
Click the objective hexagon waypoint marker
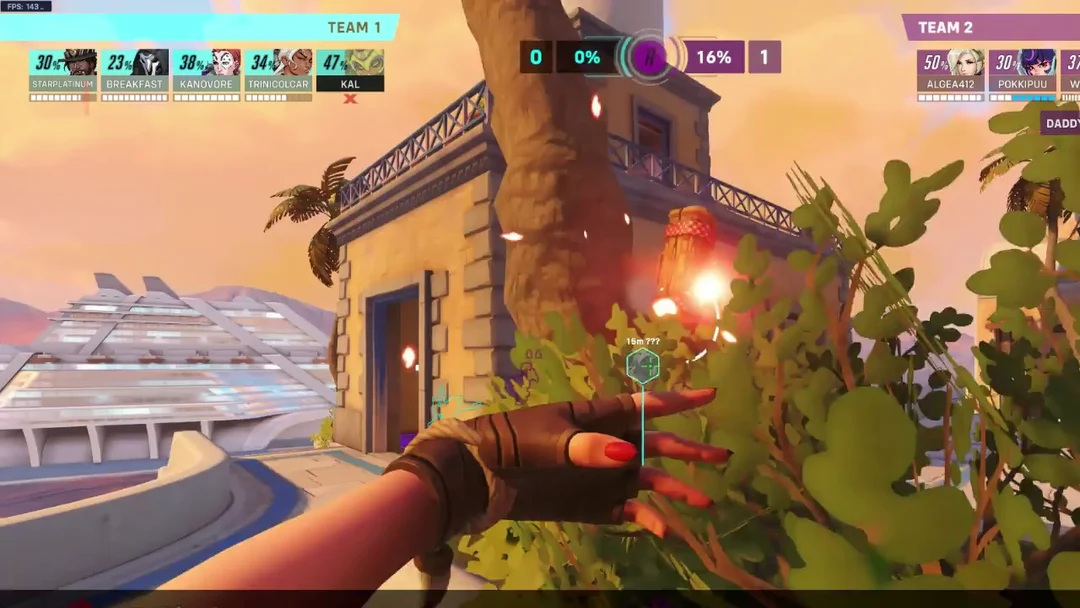pyautogui.click(x=642, y=366)
